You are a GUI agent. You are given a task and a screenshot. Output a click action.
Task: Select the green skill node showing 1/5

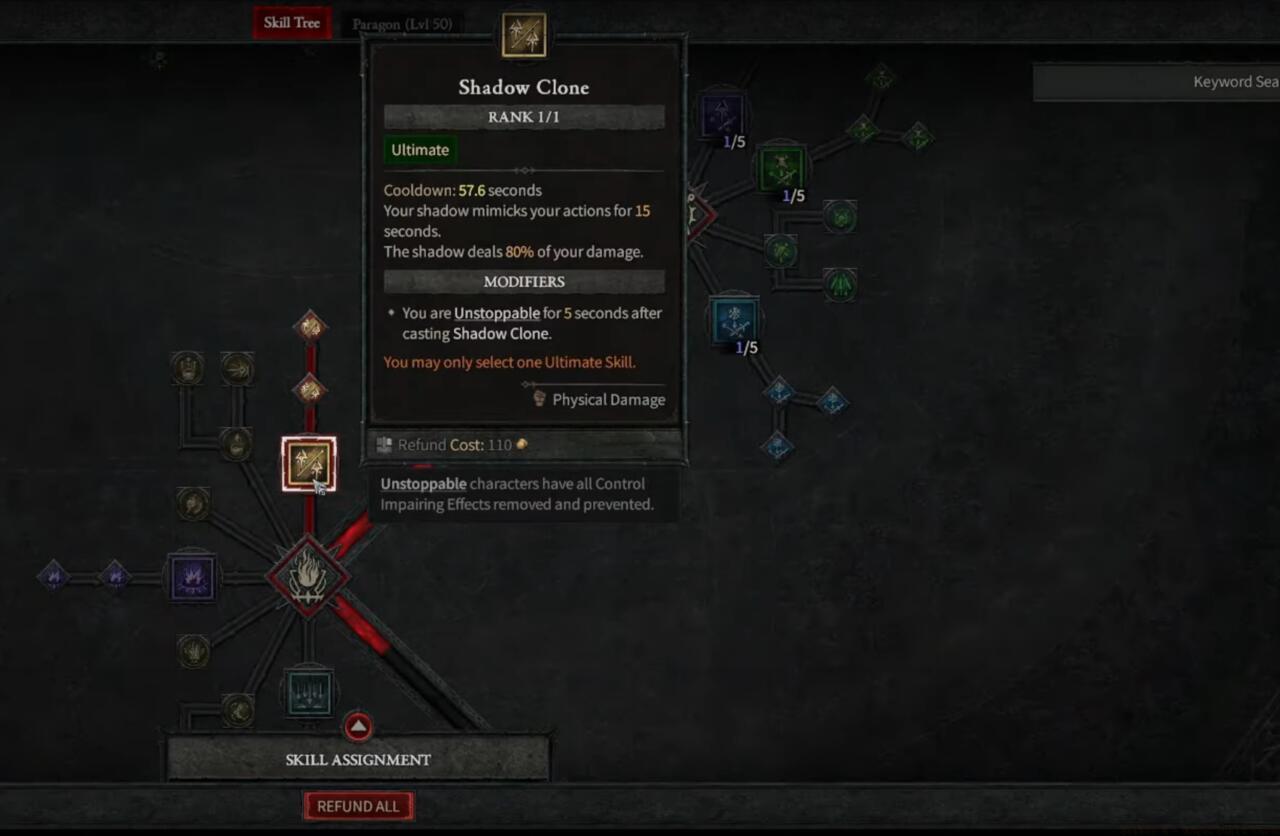(779, 170)
